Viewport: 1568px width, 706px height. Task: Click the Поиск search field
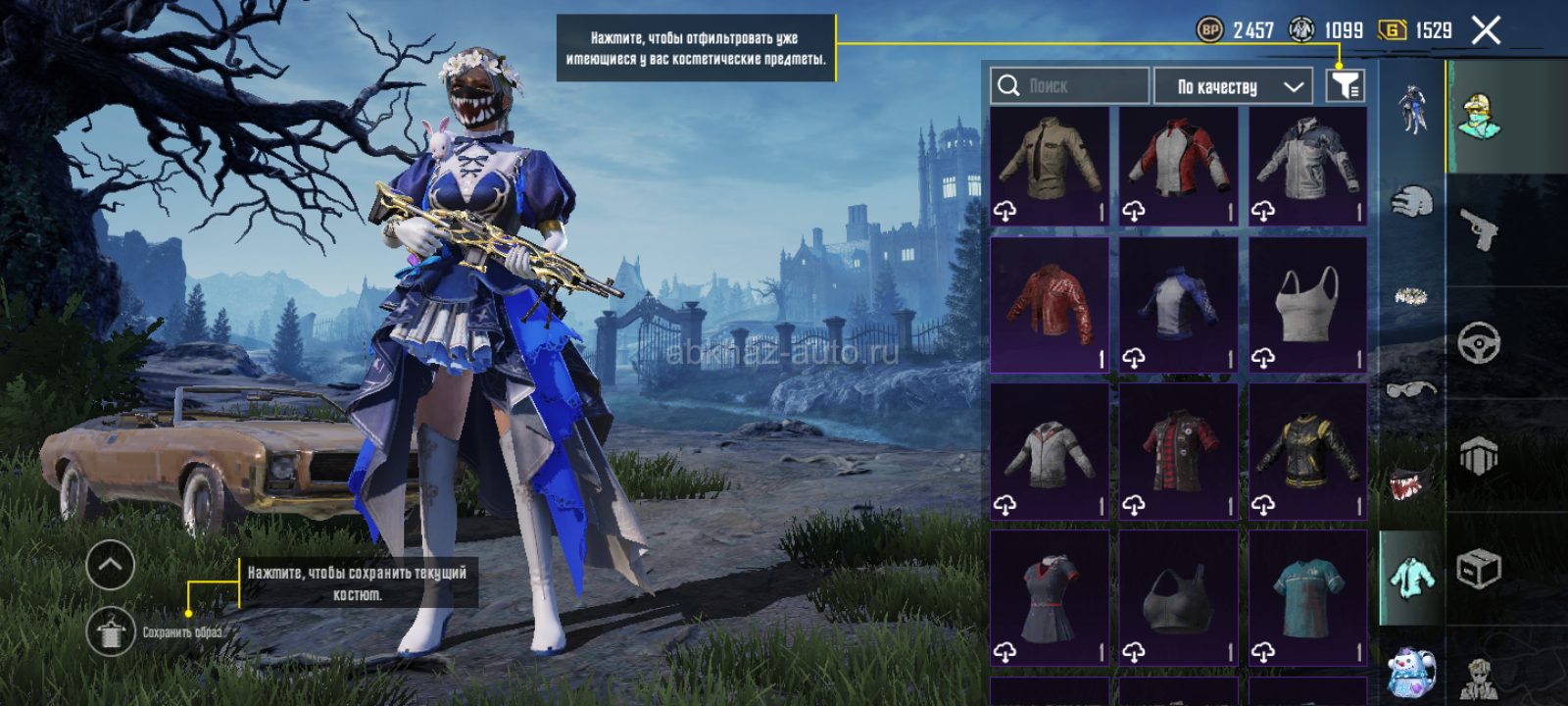[1069, 86]
